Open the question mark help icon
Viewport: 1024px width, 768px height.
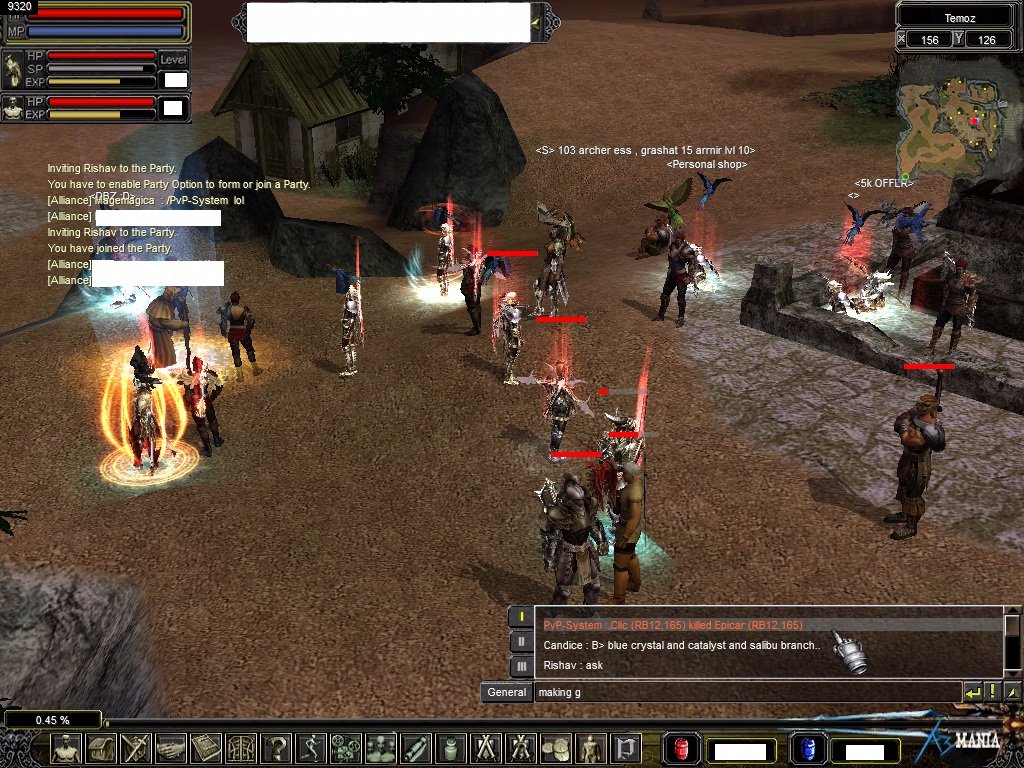coord(276,748)
